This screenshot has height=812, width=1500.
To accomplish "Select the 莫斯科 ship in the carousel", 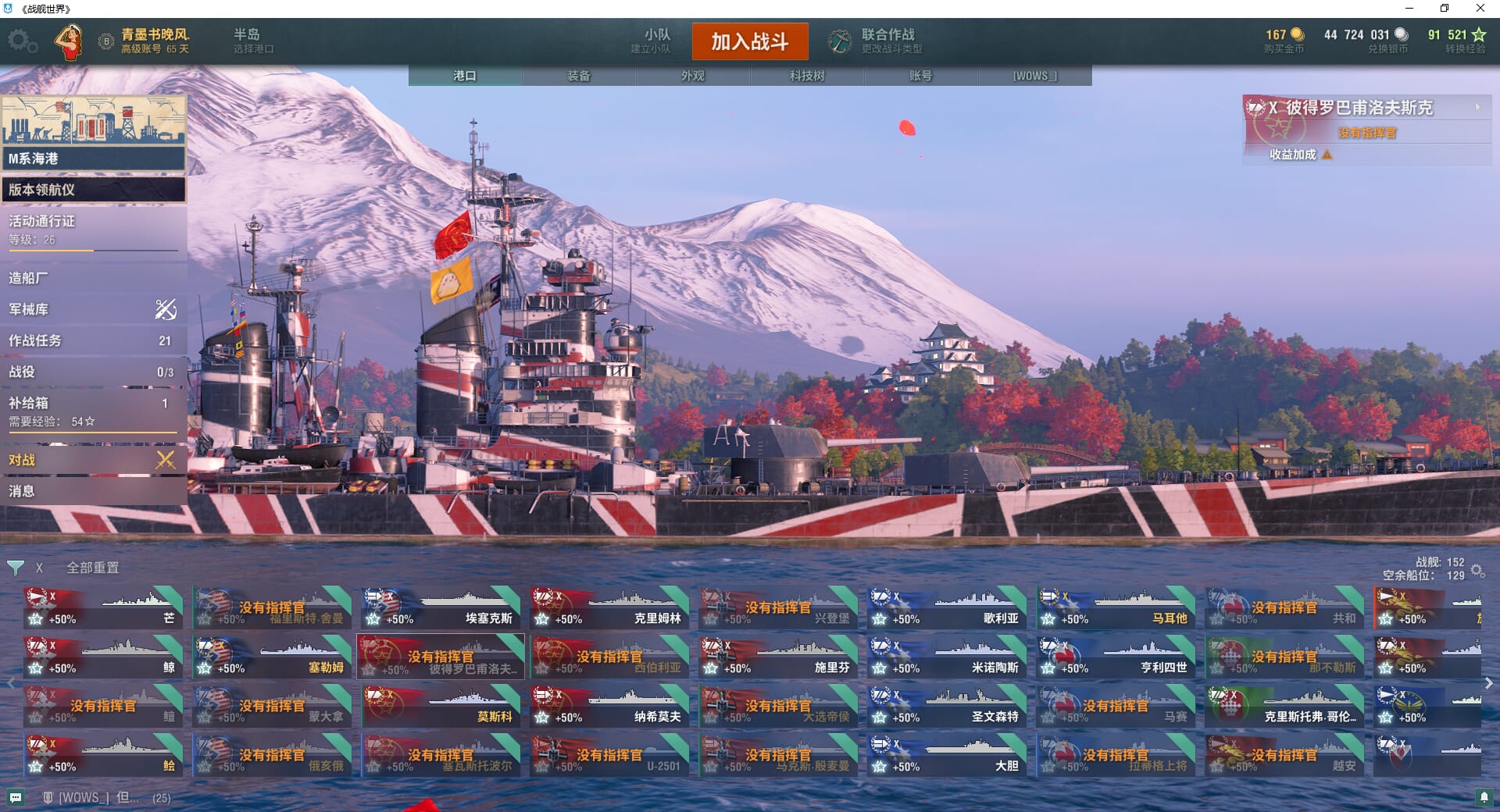I will 441,706.
